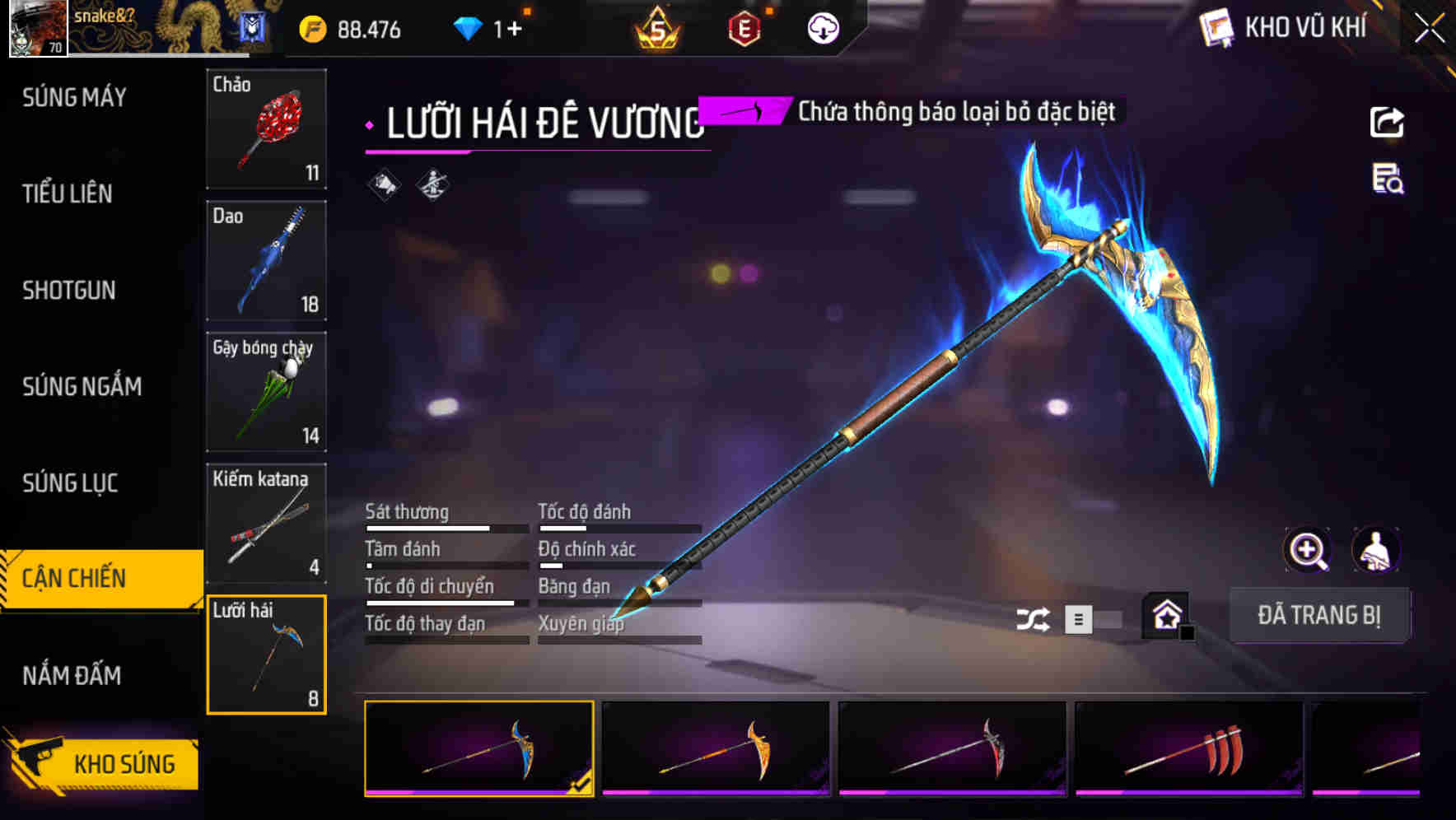Click the red E emblem in top bar
1456x820 pixels.
click(x=742, y=27)
